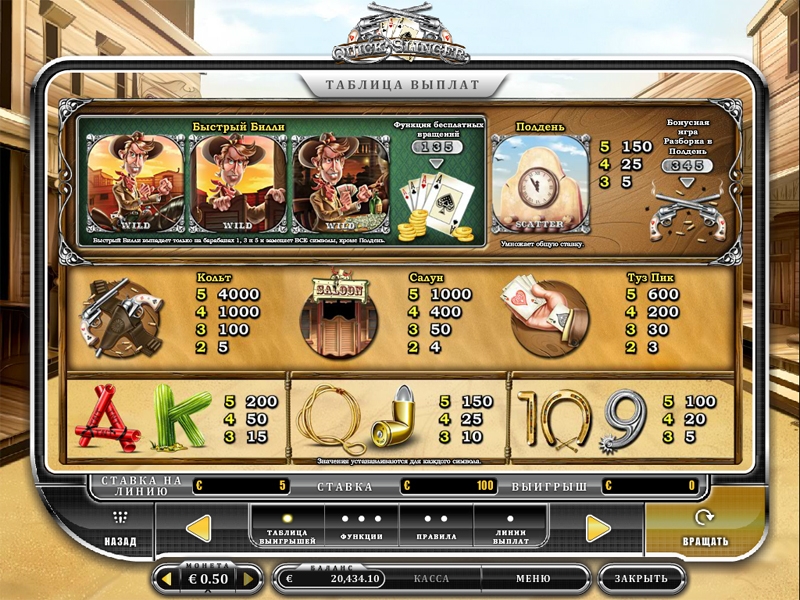Open the Меню button
The width and height of the screenshot is (800, 600).
[x=532, y=579]
